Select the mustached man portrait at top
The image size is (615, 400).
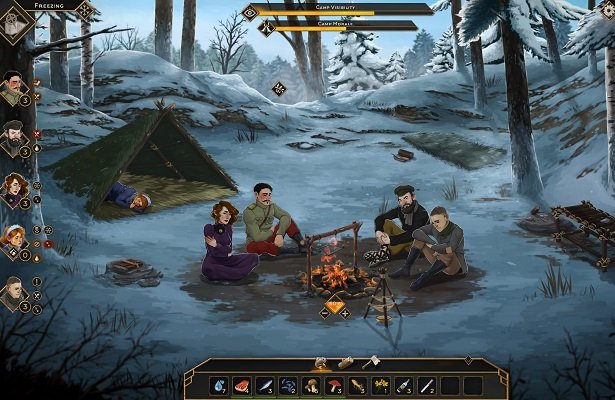click(x=14, y=86)
